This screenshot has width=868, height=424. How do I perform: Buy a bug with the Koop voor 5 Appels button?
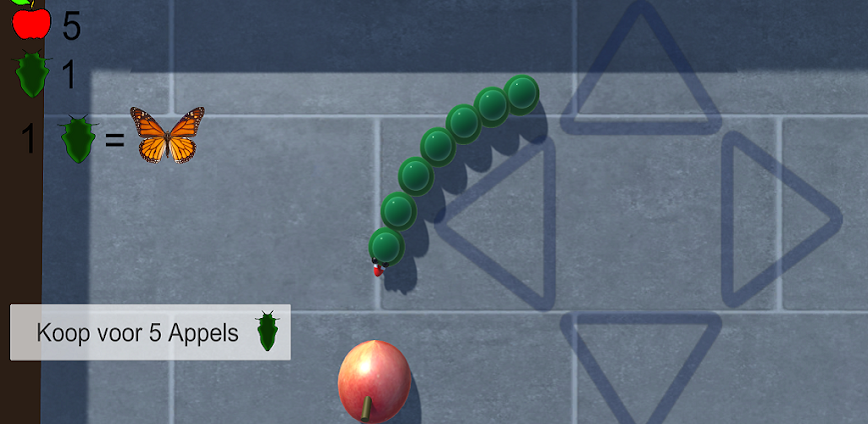click(150, 332)
